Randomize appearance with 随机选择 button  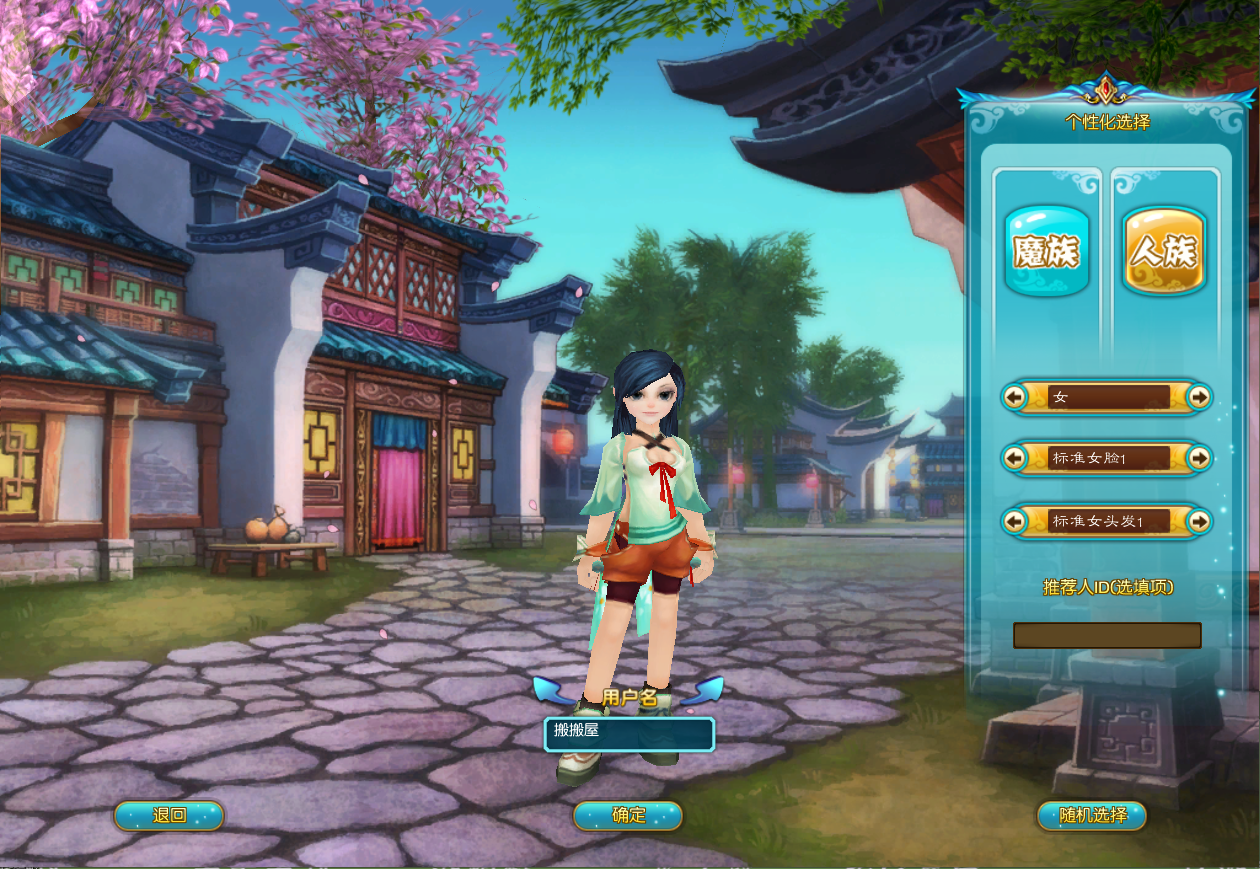click(x=1092, y=816)
